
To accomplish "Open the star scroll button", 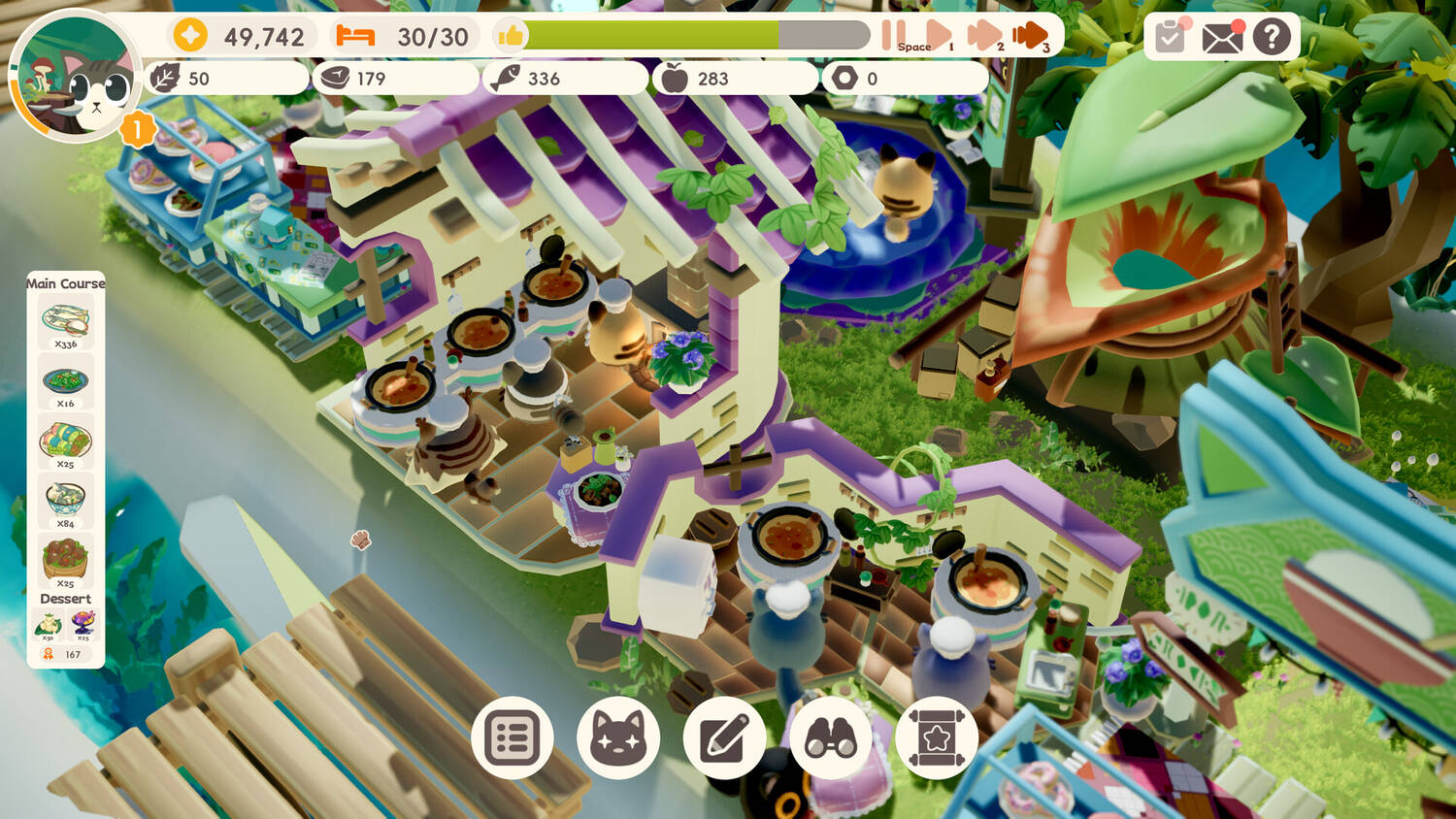I will [x=937, y=738].
